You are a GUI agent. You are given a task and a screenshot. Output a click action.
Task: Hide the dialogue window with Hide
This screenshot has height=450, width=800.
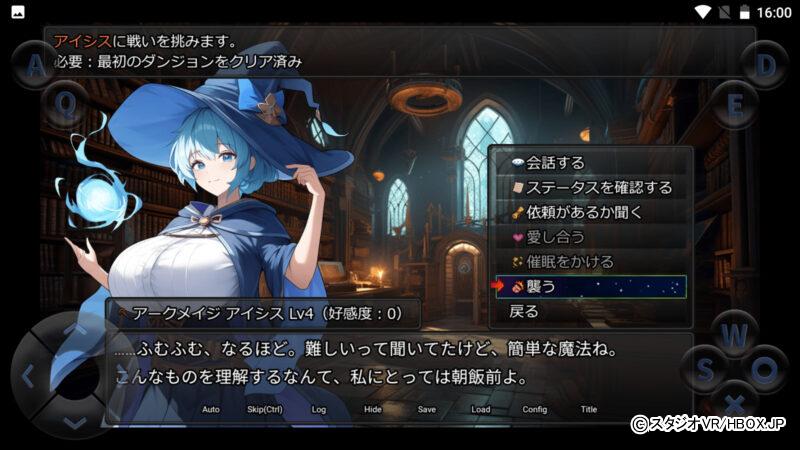pos(373,409)
